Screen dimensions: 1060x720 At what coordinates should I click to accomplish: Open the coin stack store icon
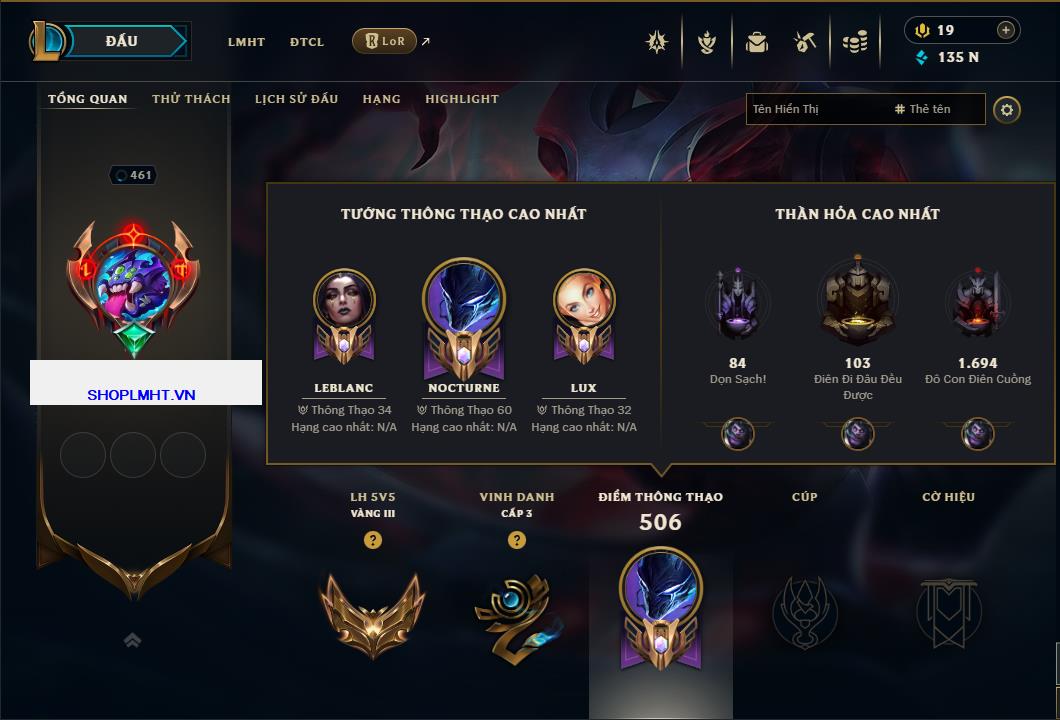click(854, 42)
